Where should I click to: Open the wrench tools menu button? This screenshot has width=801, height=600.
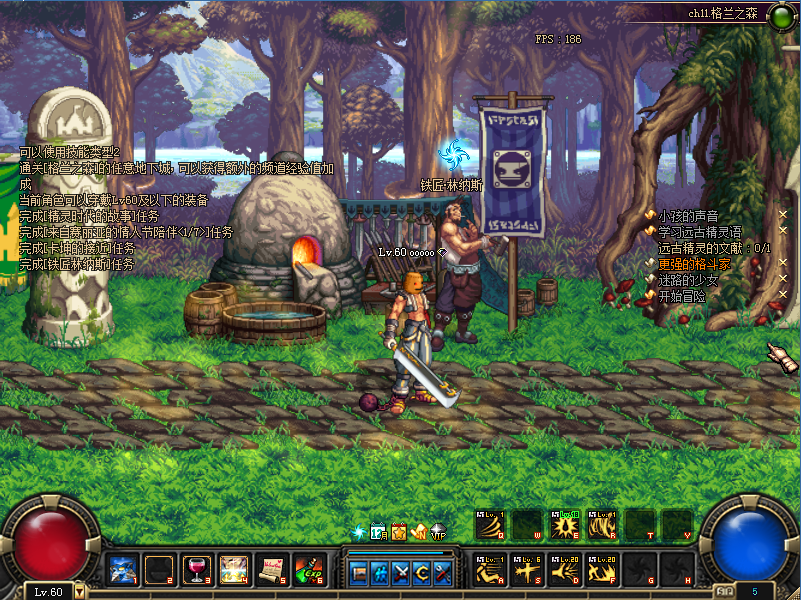coord(443,573)
